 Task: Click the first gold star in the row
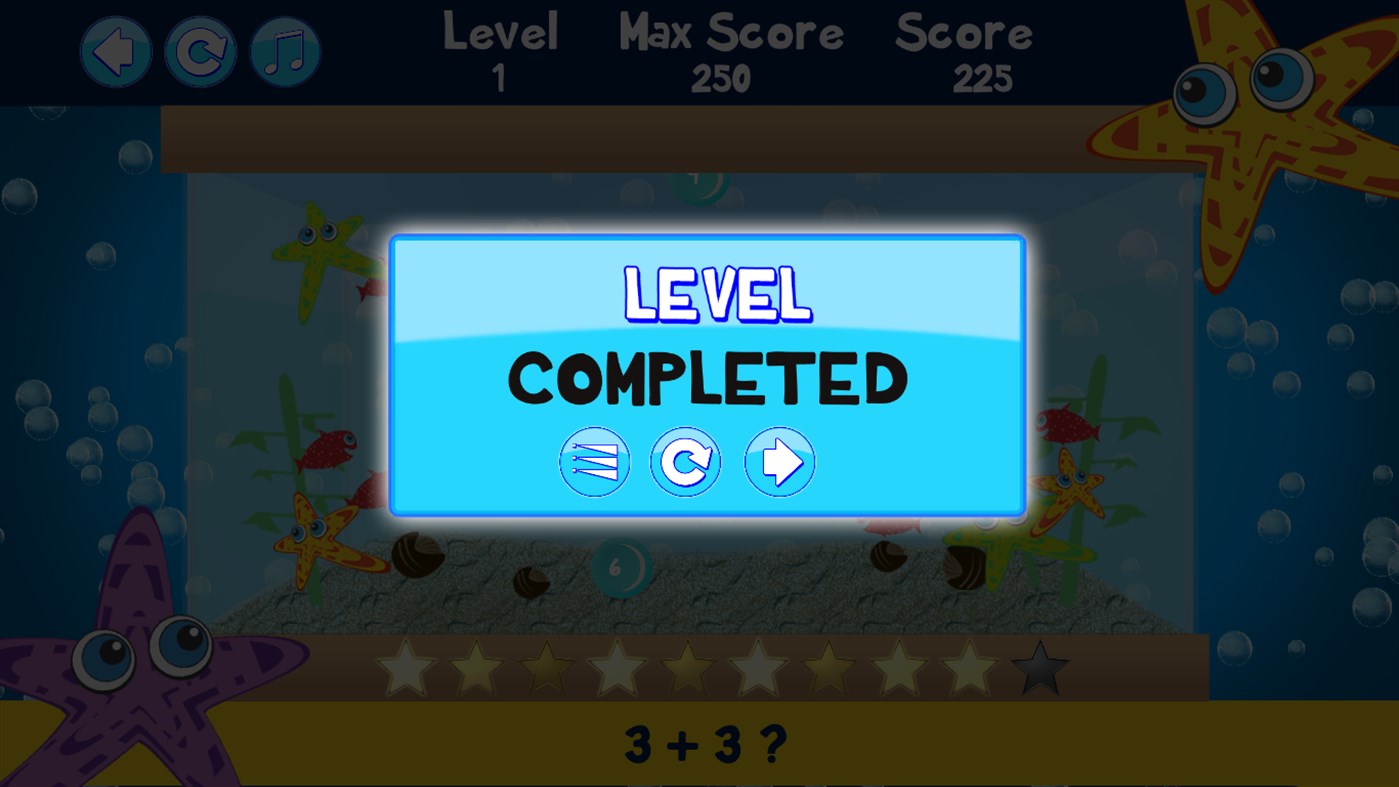[x=405, y=665]
